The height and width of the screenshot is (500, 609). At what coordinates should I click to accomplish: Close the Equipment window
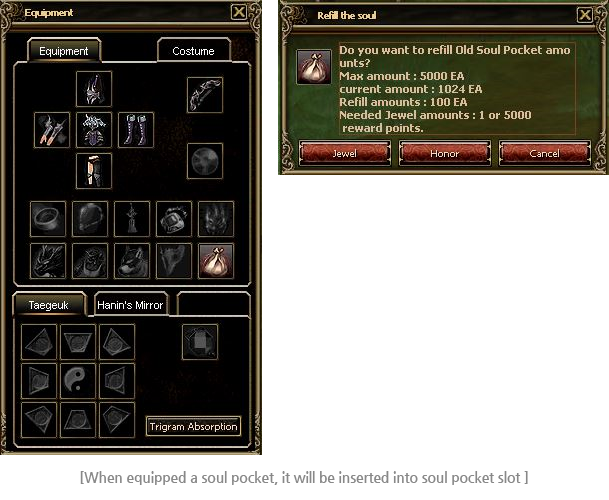pos(238,13)
